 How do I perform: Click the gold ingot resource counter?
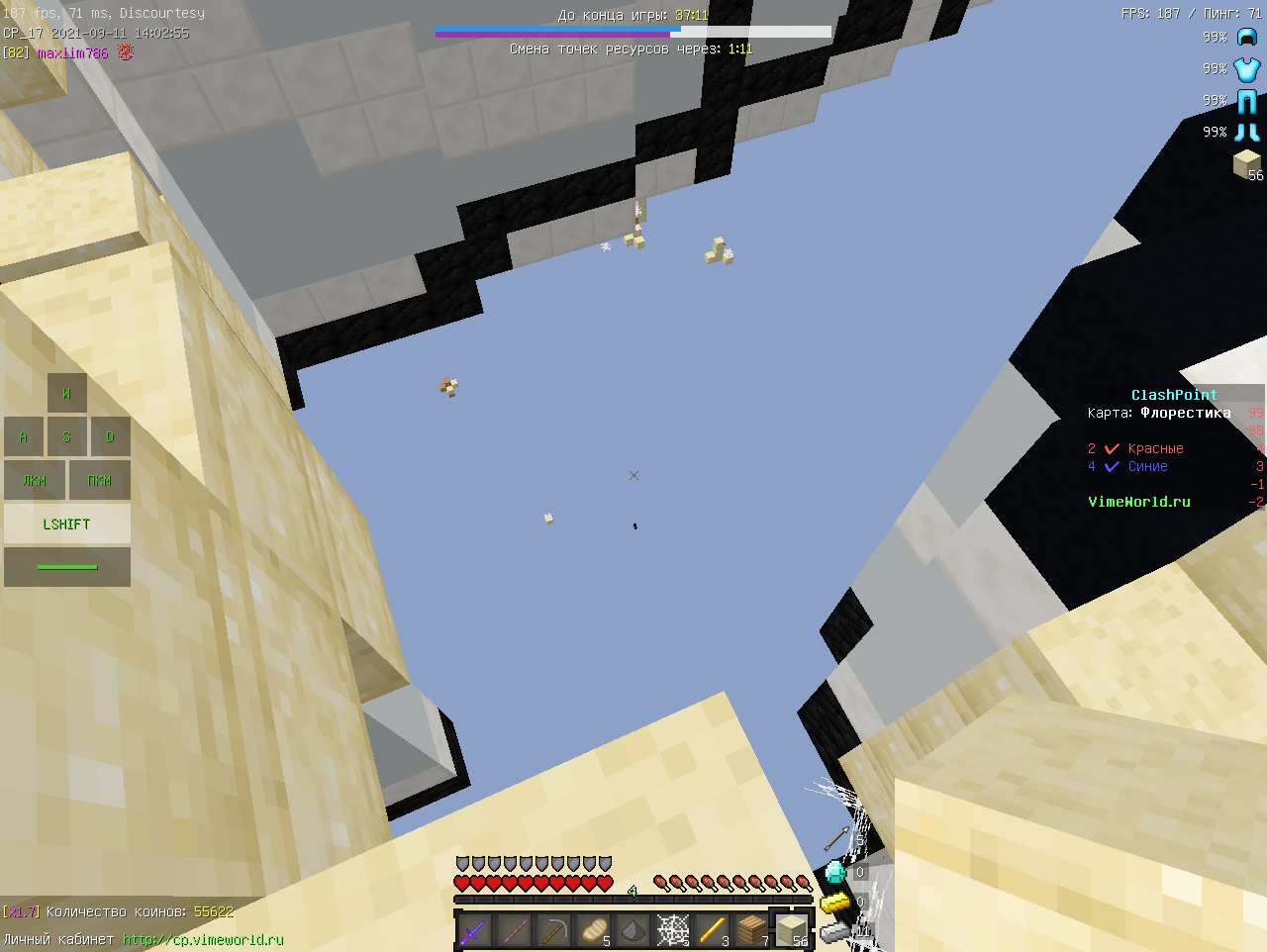(x=836, y=902)
